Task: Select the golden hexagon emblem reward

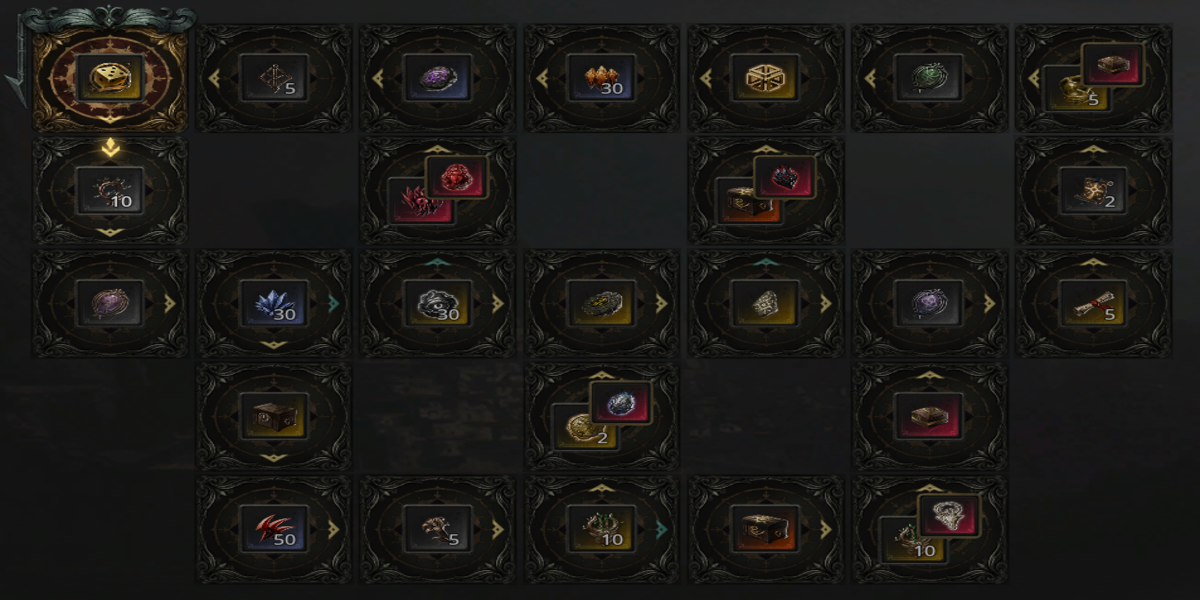Action: [x=766, y=78]
